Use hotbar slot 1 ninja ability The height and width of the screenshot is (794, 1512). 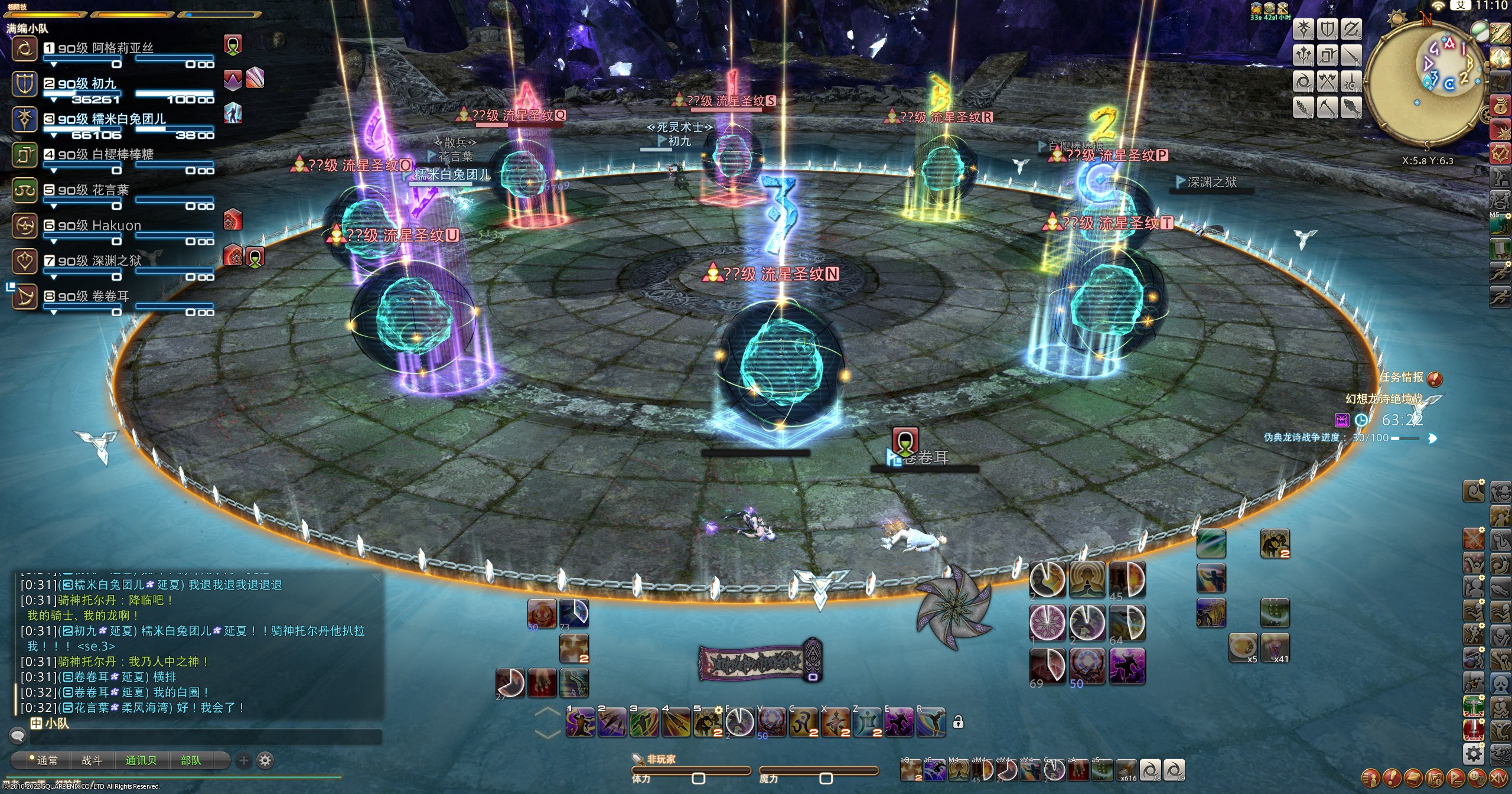[x=580, y=723]
